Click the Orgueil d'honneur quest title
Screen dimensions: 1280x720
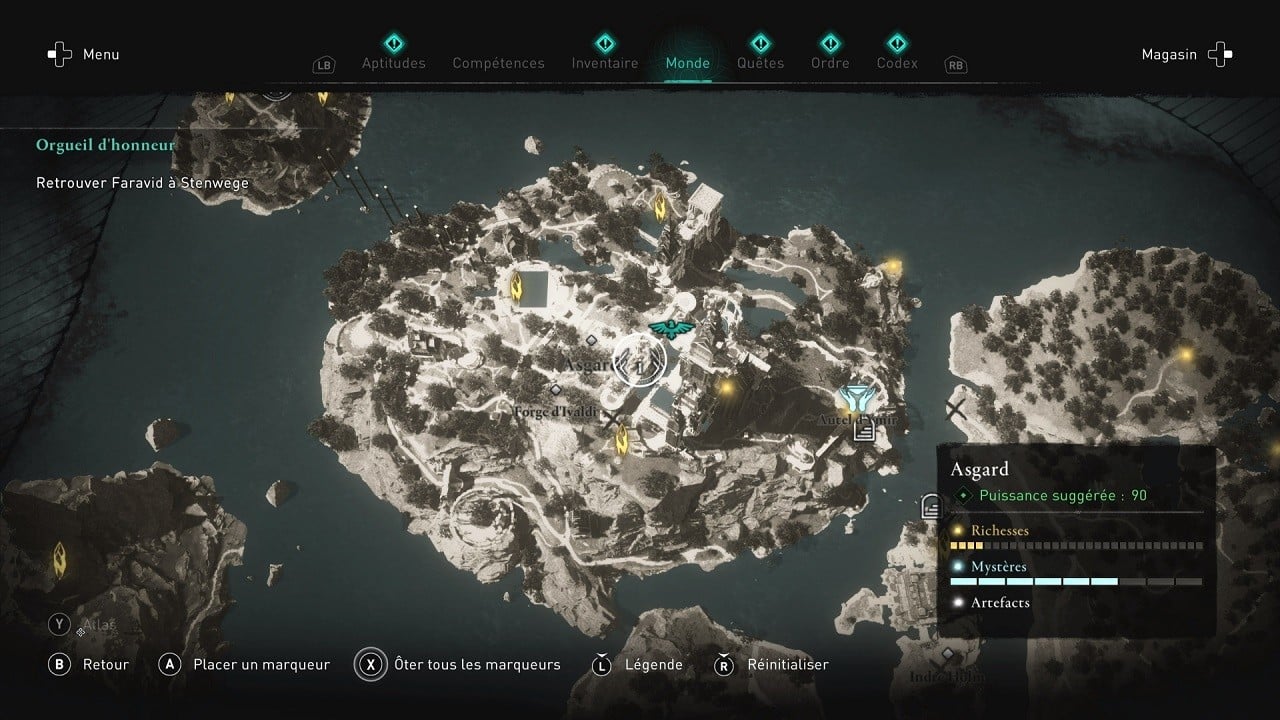(x=104, y=144)
